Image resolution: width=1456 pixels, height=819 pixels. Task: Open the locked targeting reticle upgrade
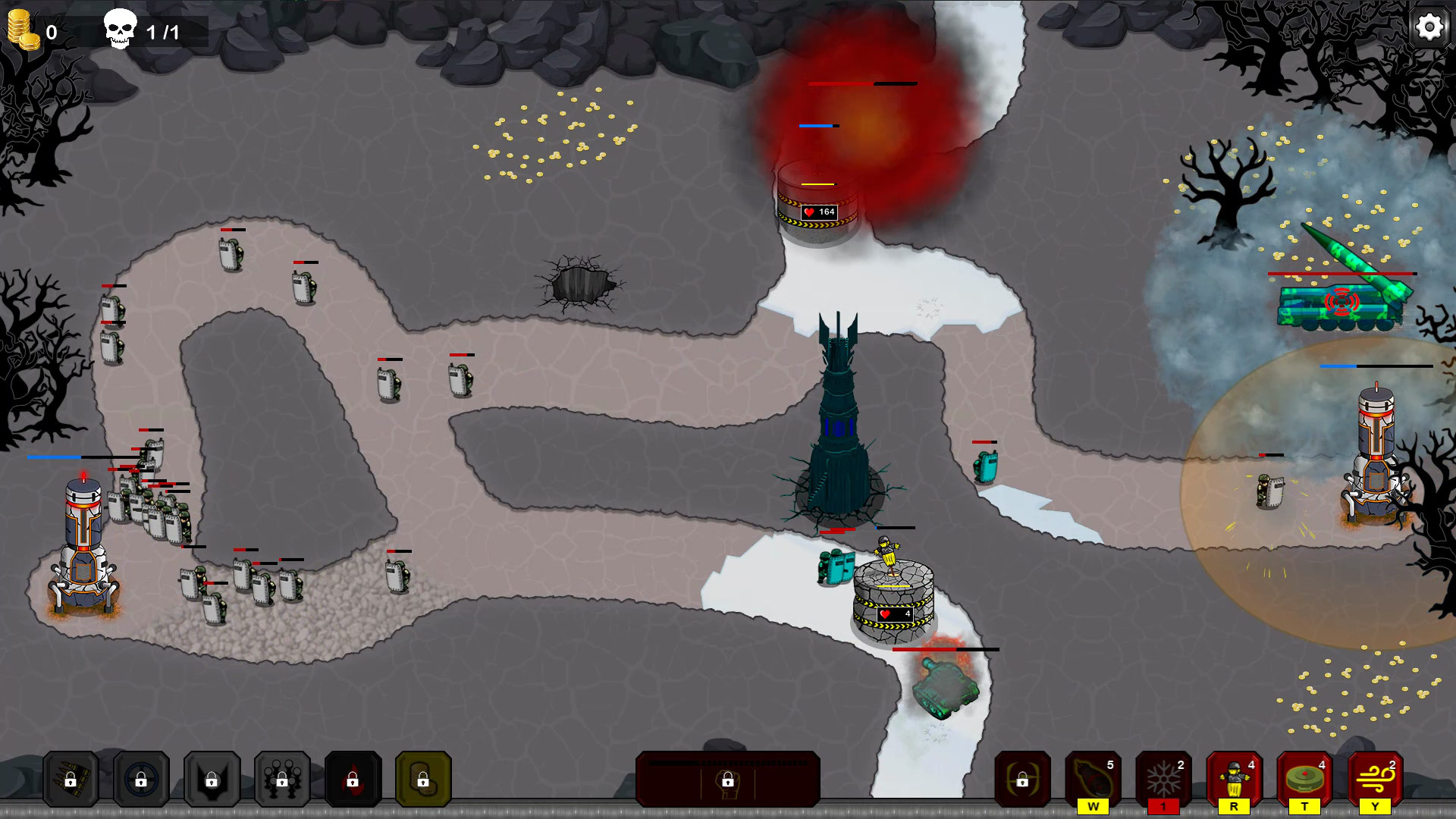140,779
